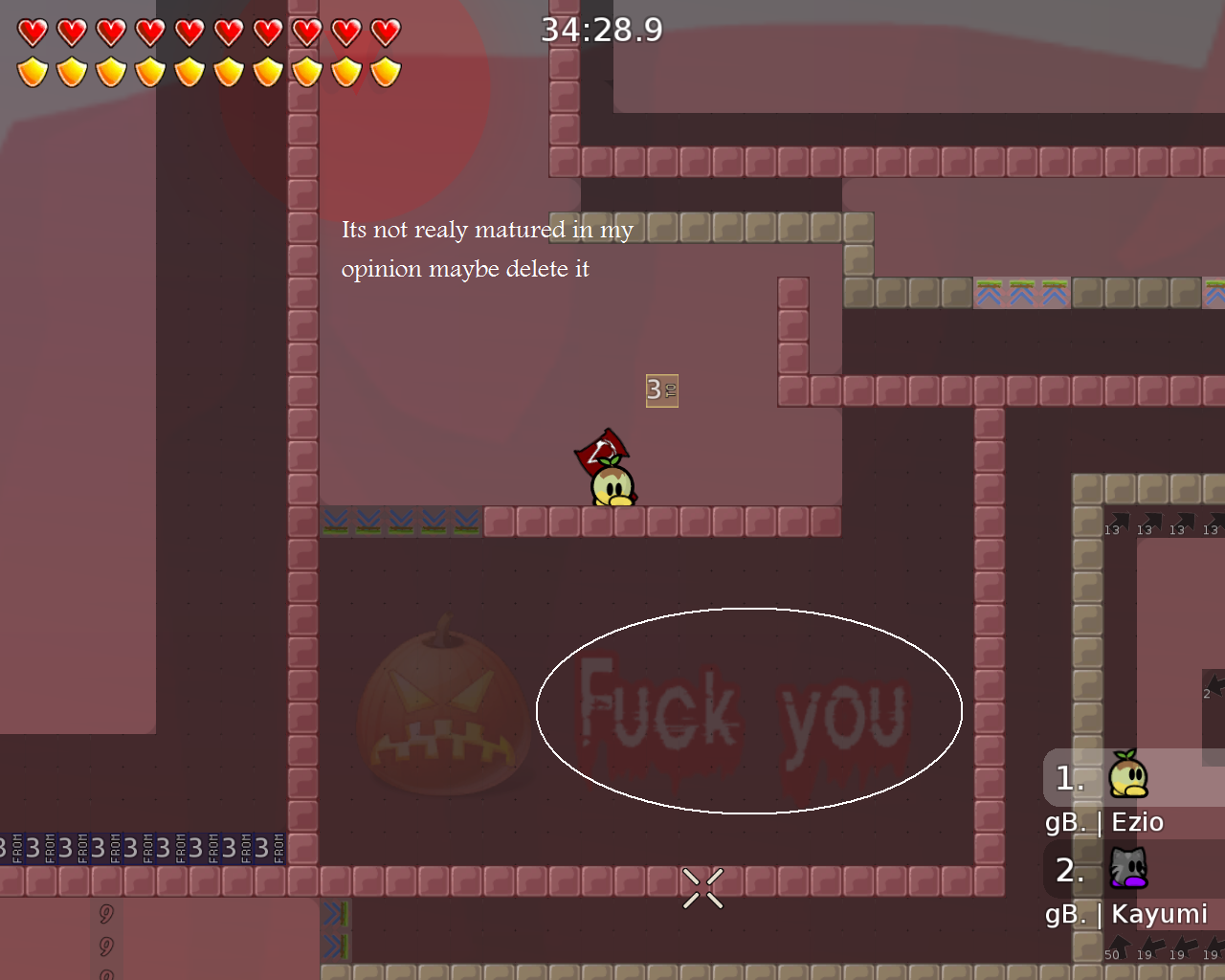Click the red flag carried by the tee
Viewport: 1225px width, 980px height.
601,450
